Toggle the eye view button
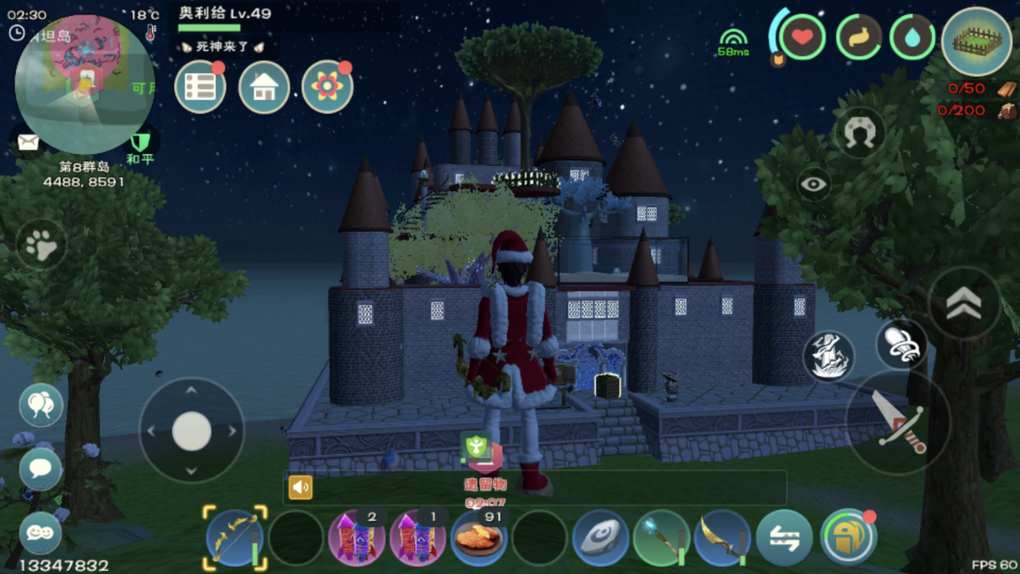This screenshot has width=1020, height=574. pos(814,184)
